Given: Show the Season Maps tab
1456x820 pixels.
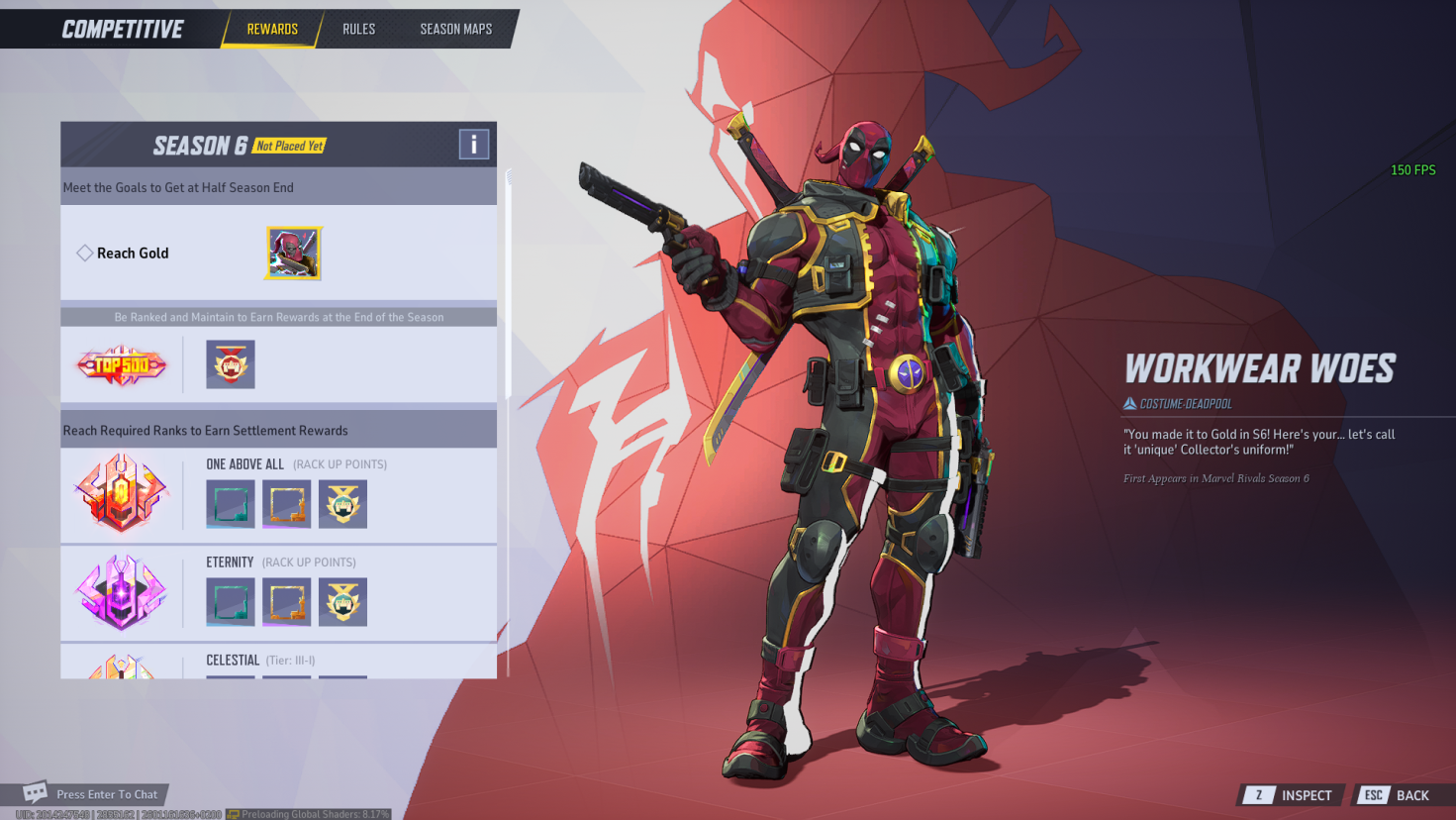Looking at the screenshot, I should (455, 29).
